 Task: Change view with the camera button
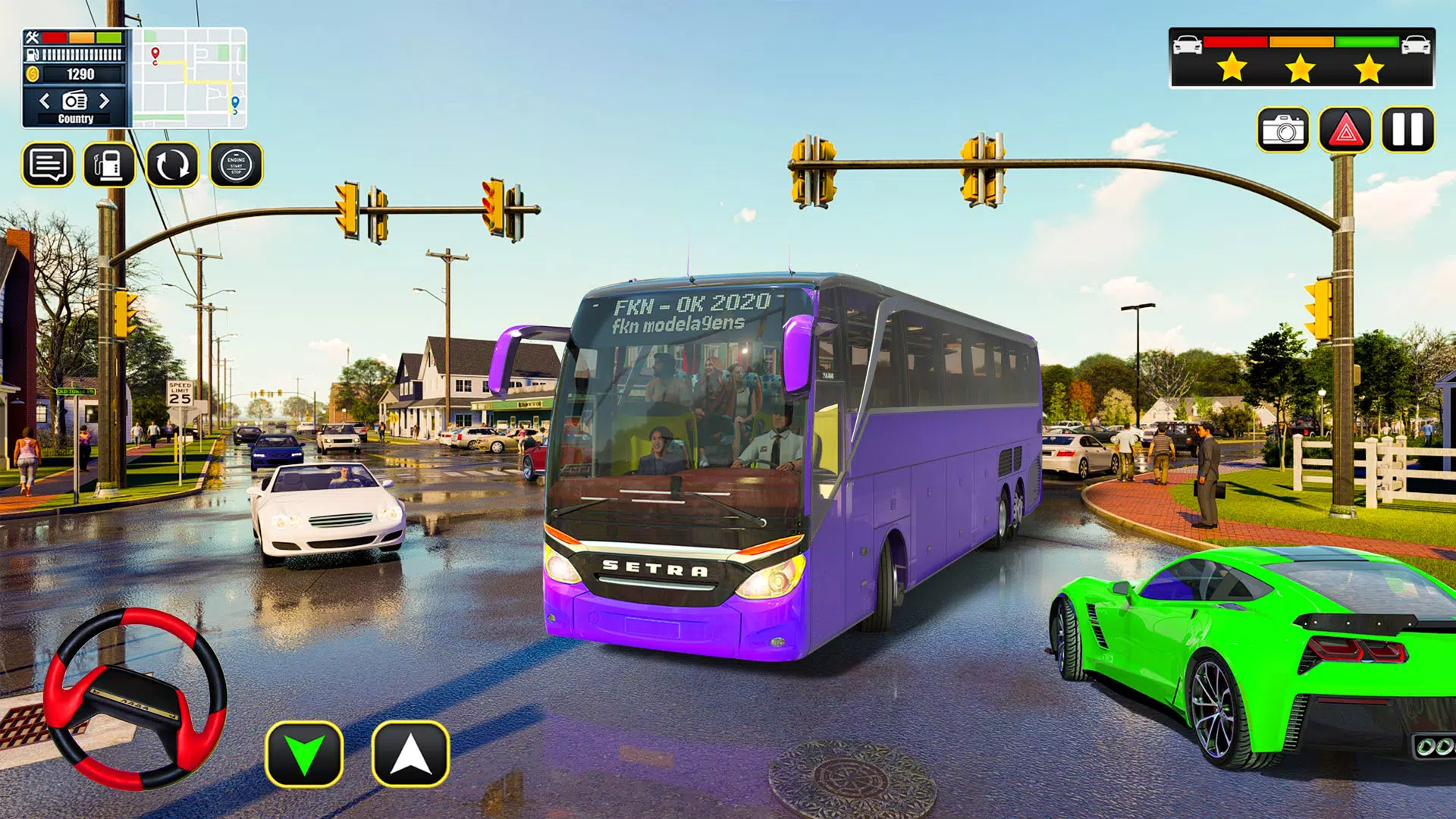tap(1282, 130)
